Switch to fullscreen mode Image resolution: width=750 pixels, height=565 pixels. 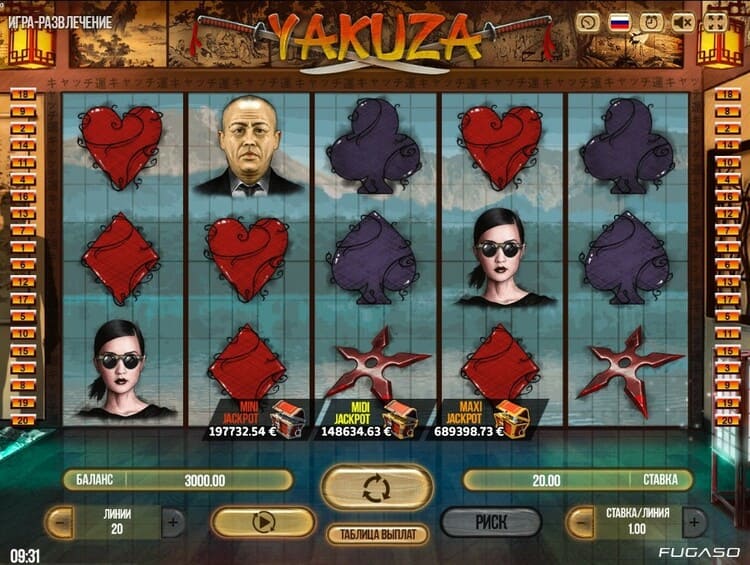716,21
